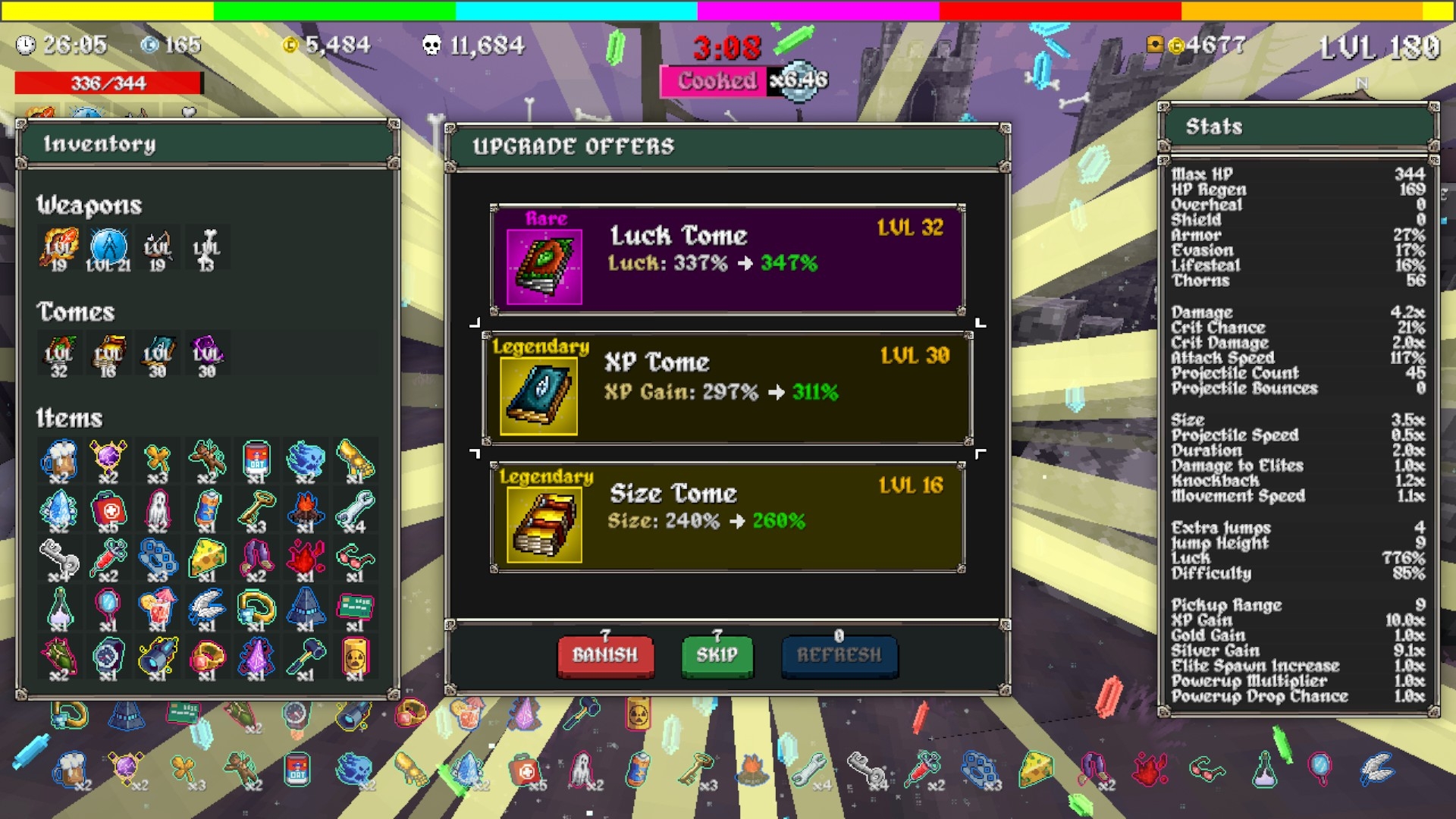
Task: Select the wrench item in inventory
Action: pos(355,510)
